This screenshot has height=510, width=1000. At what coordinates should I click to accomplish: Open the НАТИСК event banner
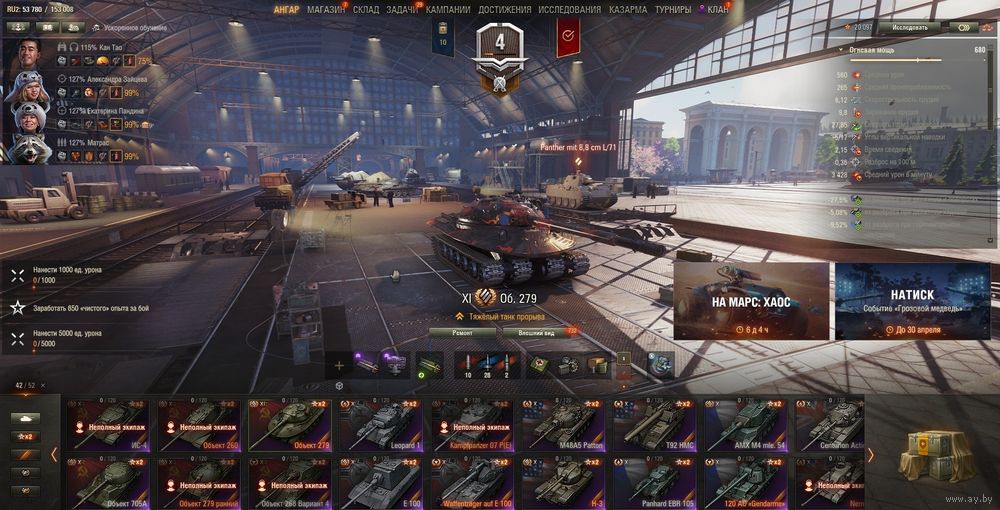point(912,301)
